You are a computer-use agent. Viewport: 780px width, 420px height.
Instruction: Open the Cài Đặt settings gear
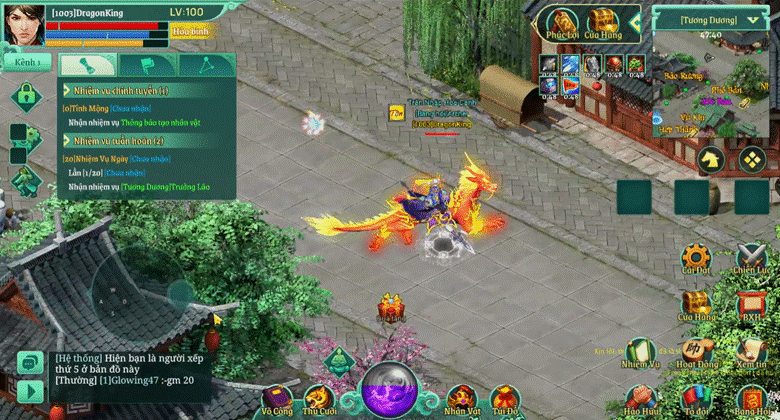click(x=695, y=257)
